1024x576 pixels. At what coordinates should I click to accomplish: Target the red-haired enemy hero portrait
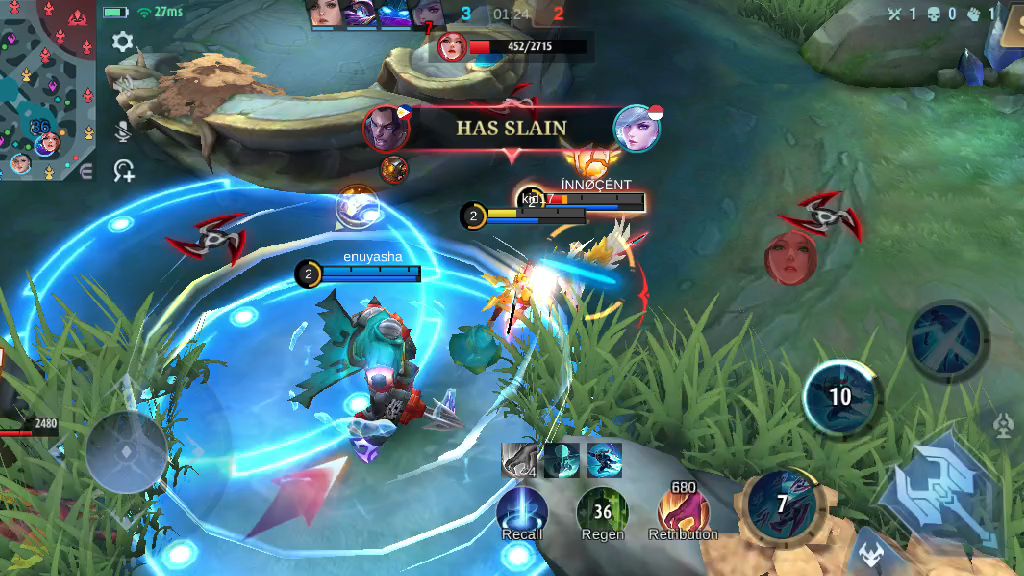(x=790, y=258)
